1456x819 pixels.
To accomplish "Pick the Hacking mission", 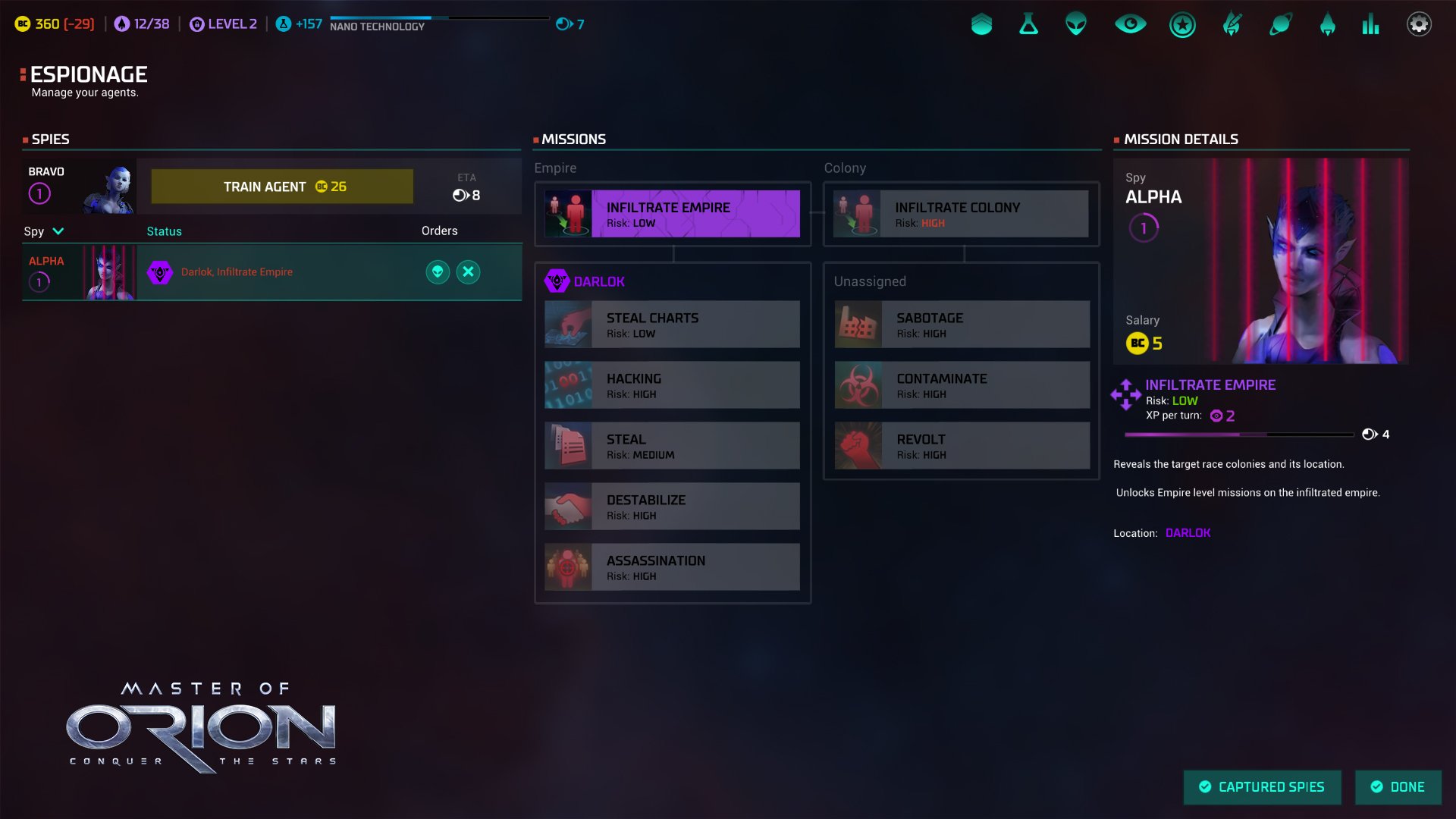I will tap(672, 385).
